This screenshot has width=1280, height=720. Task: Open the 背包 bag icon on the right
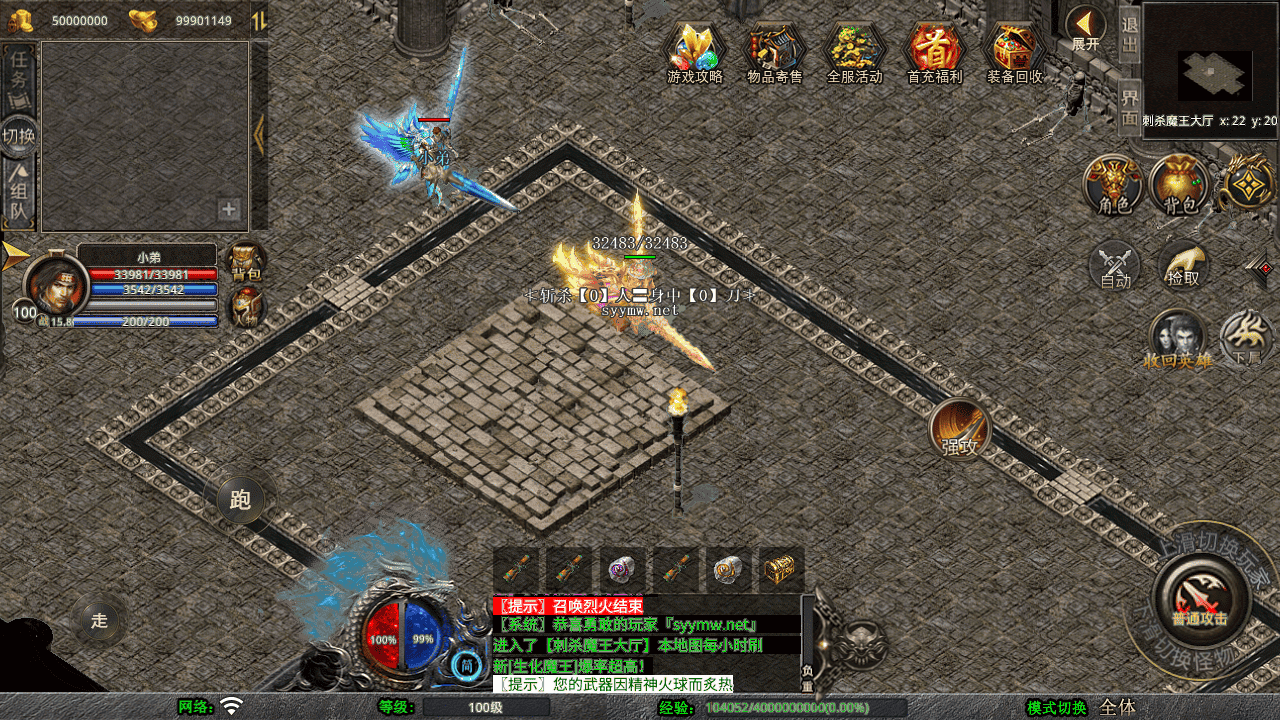[1180, 185]
